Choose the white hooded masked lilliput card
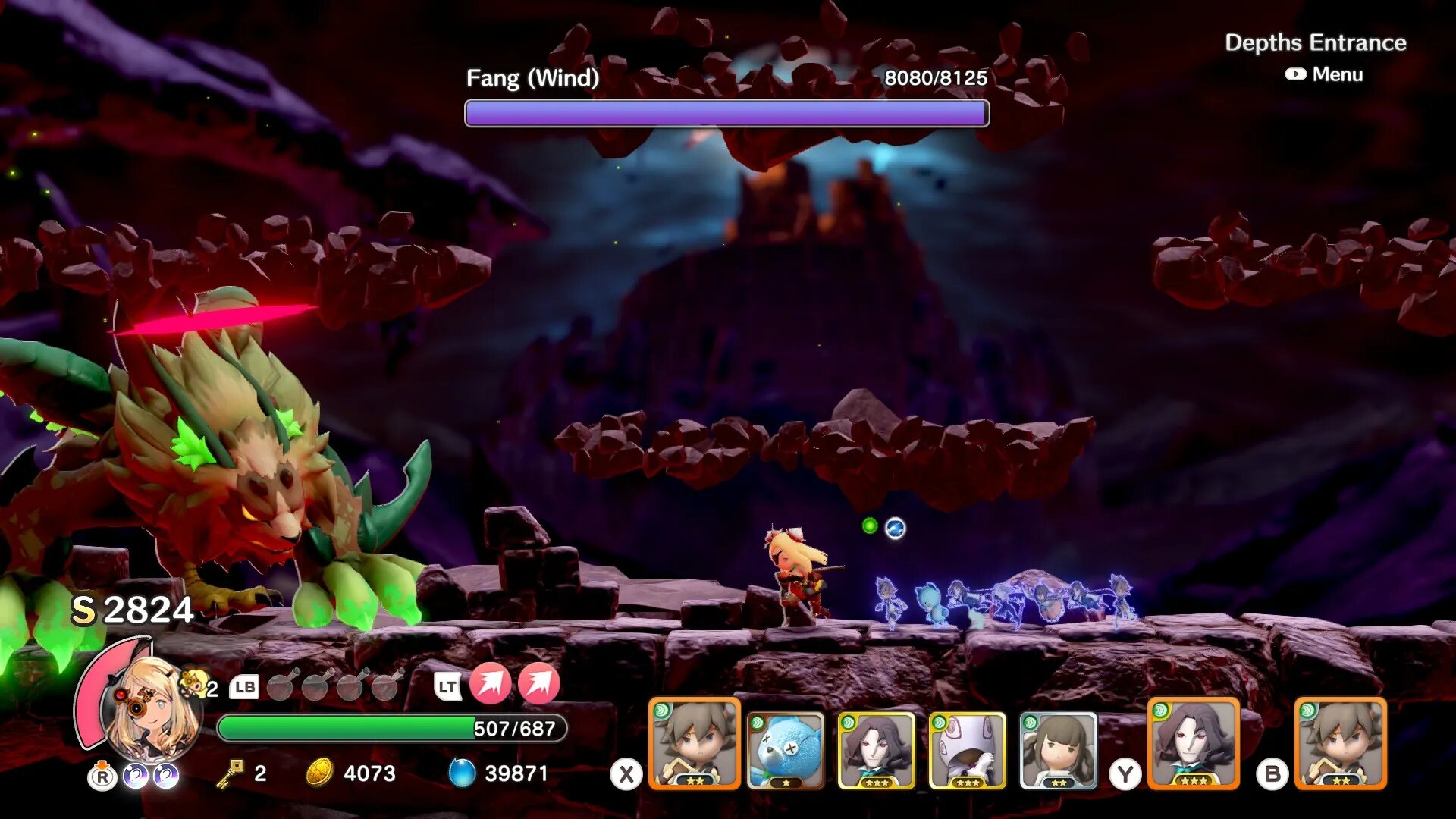This screenshot has height=819, width=1456. [x=967, y=750]
